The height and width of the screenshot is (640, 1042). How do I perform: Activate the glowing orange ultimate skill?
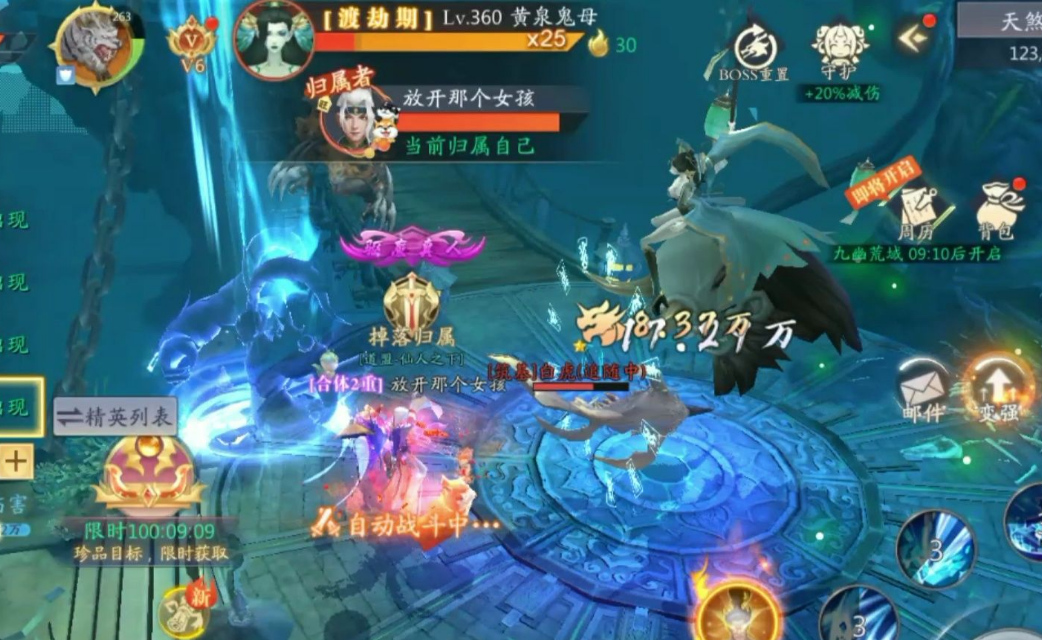pos(738,609)
